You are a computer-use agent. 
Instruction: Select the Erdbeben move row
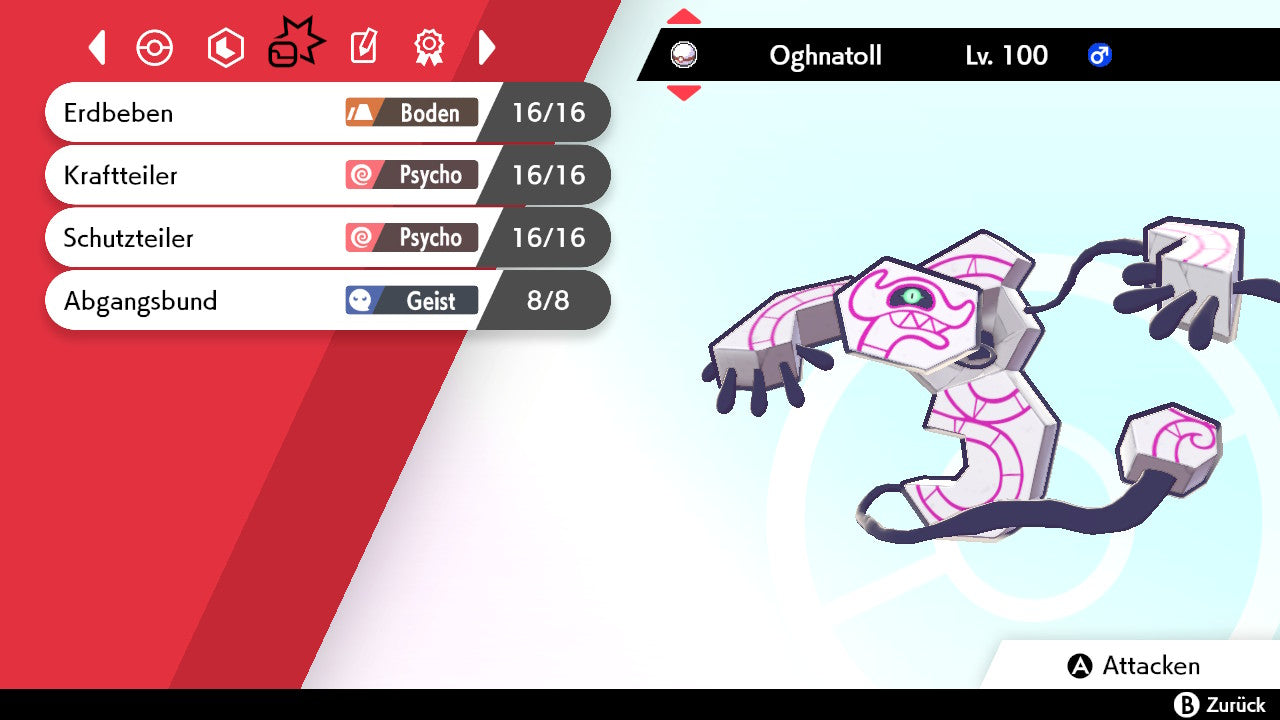pos(300,112)
